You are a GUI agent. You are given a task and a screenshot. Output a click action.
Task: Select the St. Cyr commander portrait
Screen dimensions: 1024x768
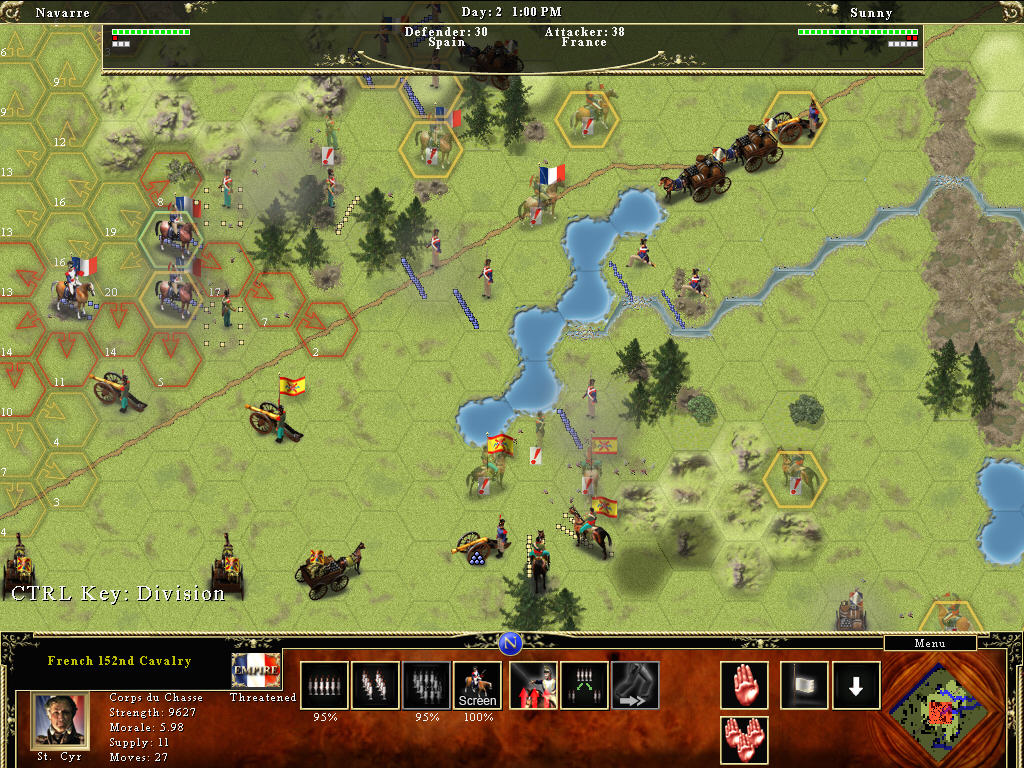pyautogui.click(x=60, y=720)
